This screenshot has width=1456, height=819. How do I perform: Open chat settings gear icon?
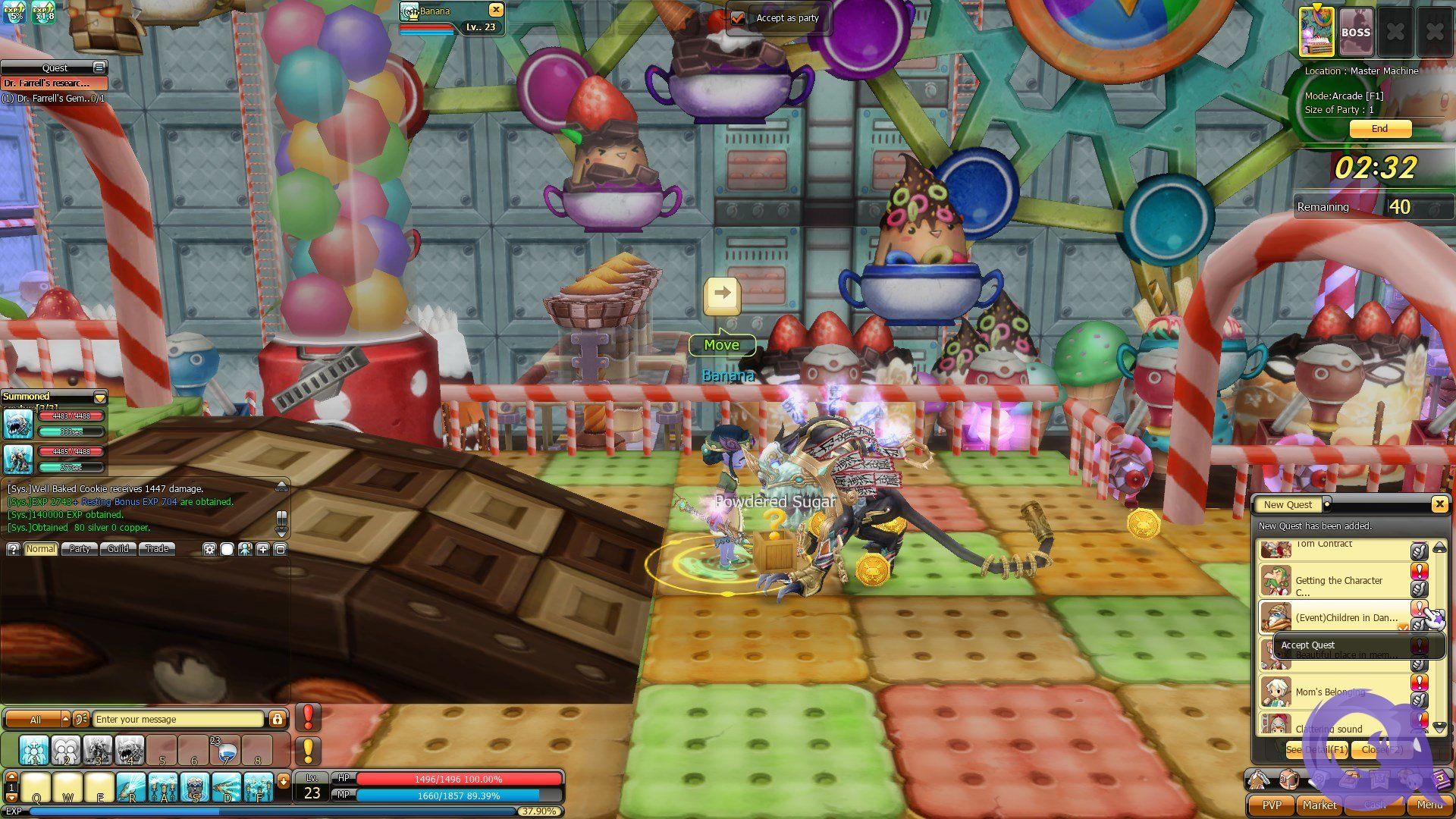click(209, 549)
